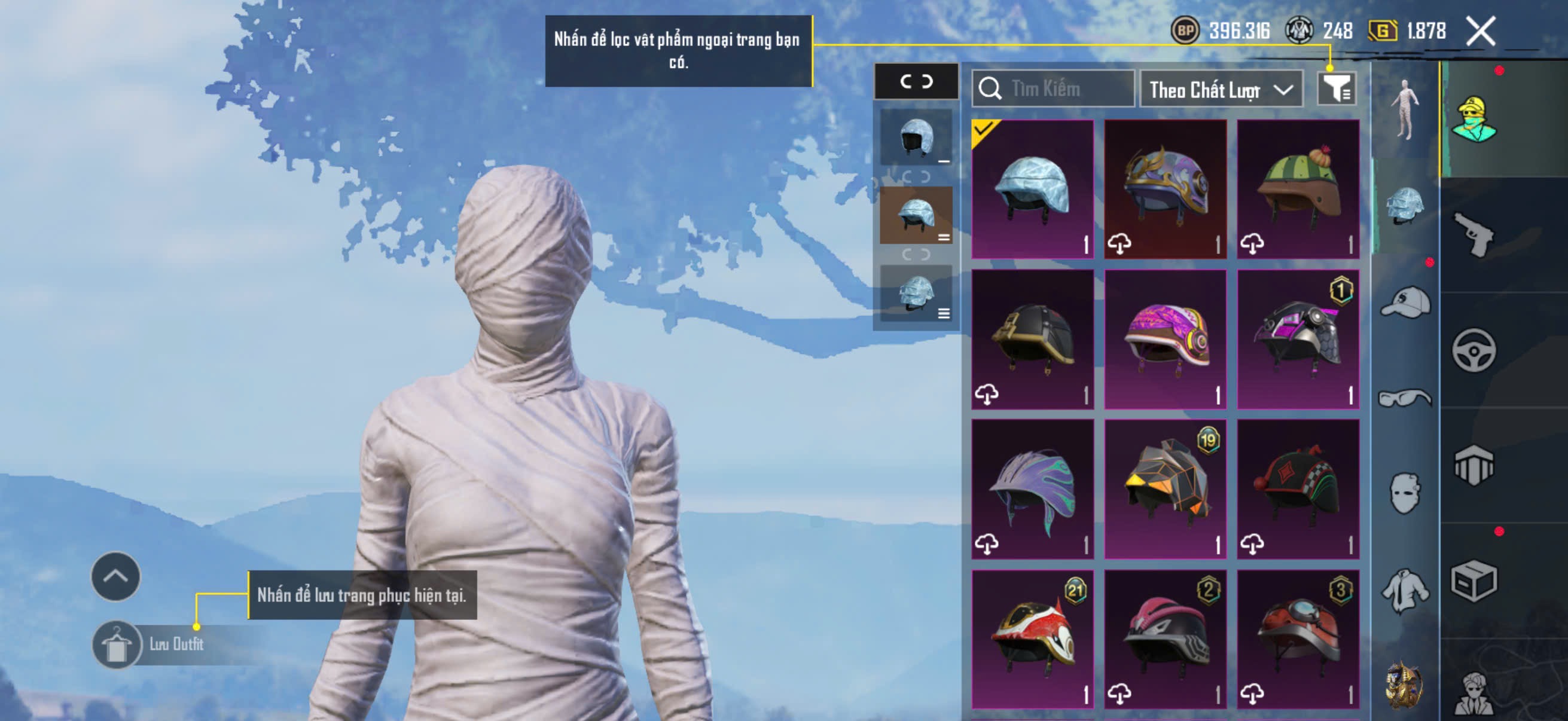This screenshot has width=1568, height=721.
Task: Choose the orange geometric helmet numbered 19
Action: pyautogui.click(x=1165, y=488)
